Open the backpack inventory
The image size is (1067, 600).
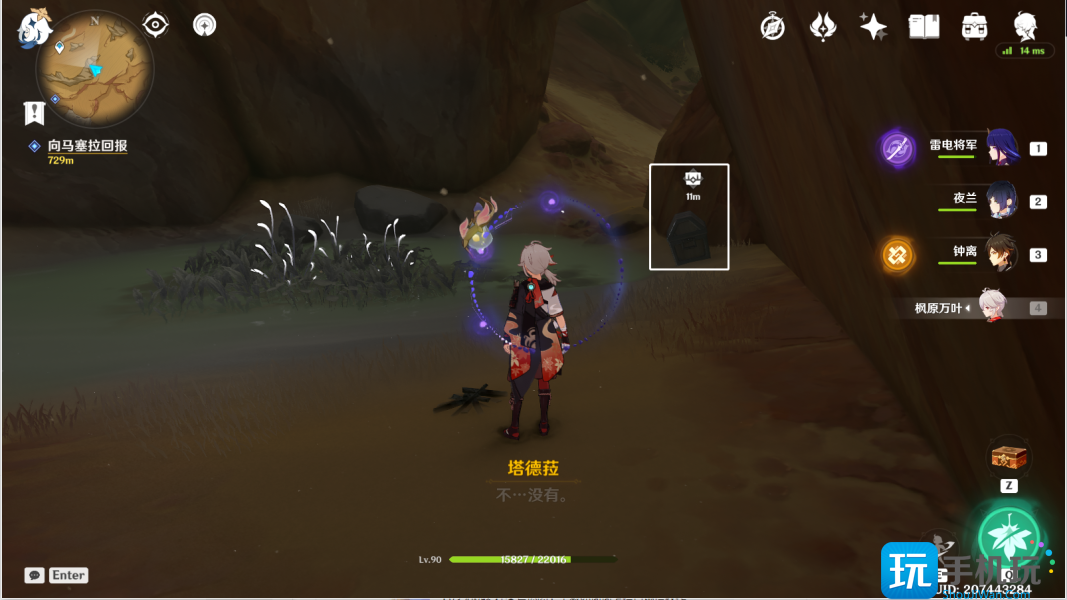tap(974, 27)
